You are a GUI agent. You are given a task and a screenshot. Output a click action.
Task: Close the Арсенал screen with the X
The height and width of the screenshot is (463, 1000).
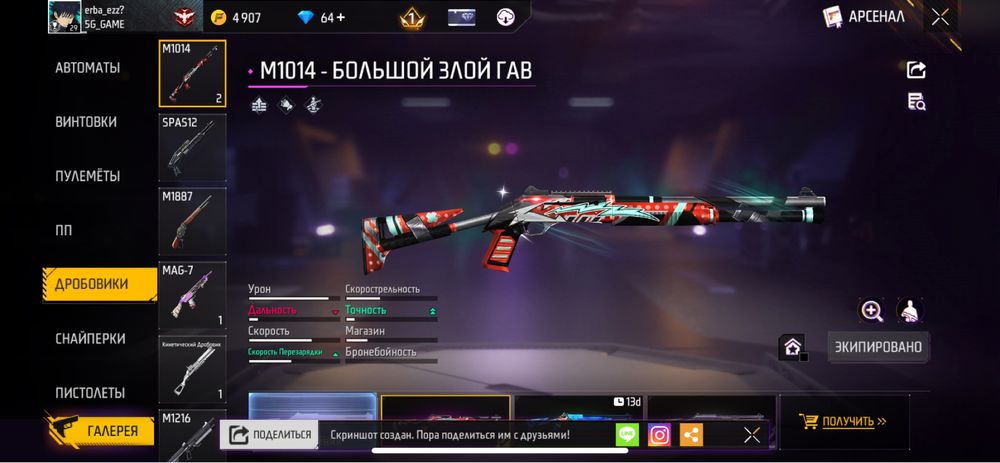pyautogui.click(x=940, y=16)
